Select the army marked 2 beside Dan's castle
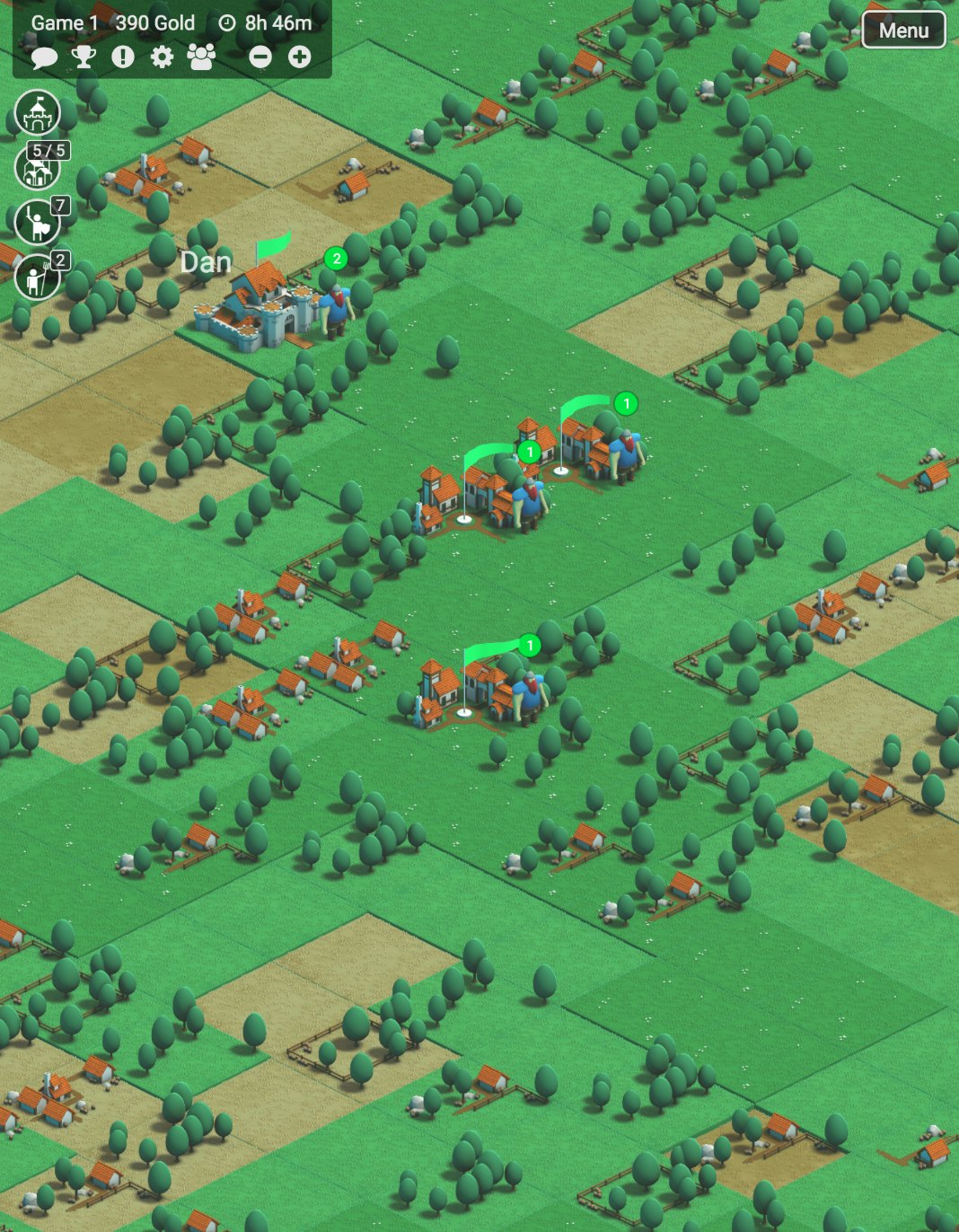 tap(337, 305)
